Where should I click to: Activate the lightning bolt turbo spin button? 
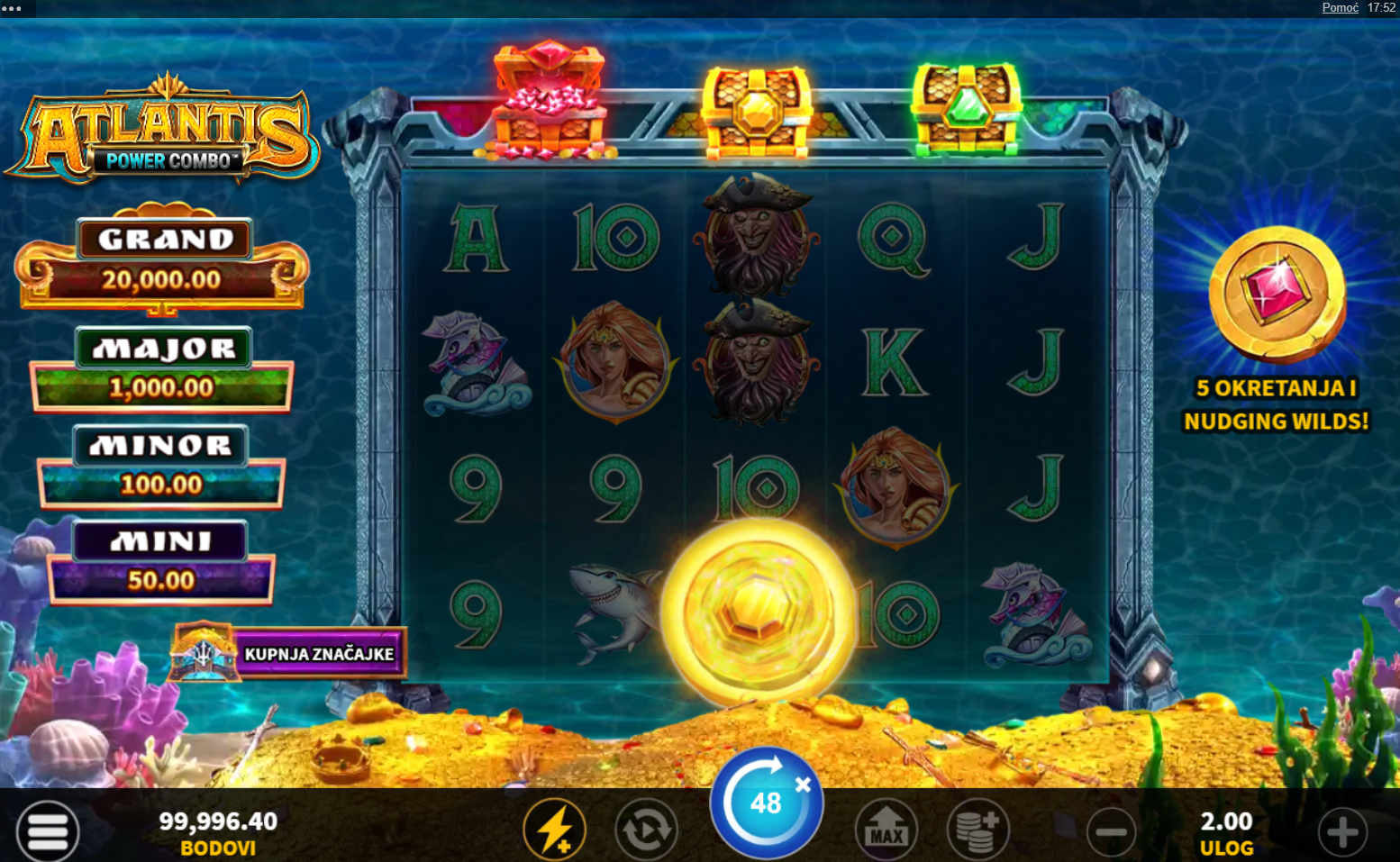(555, 830)
